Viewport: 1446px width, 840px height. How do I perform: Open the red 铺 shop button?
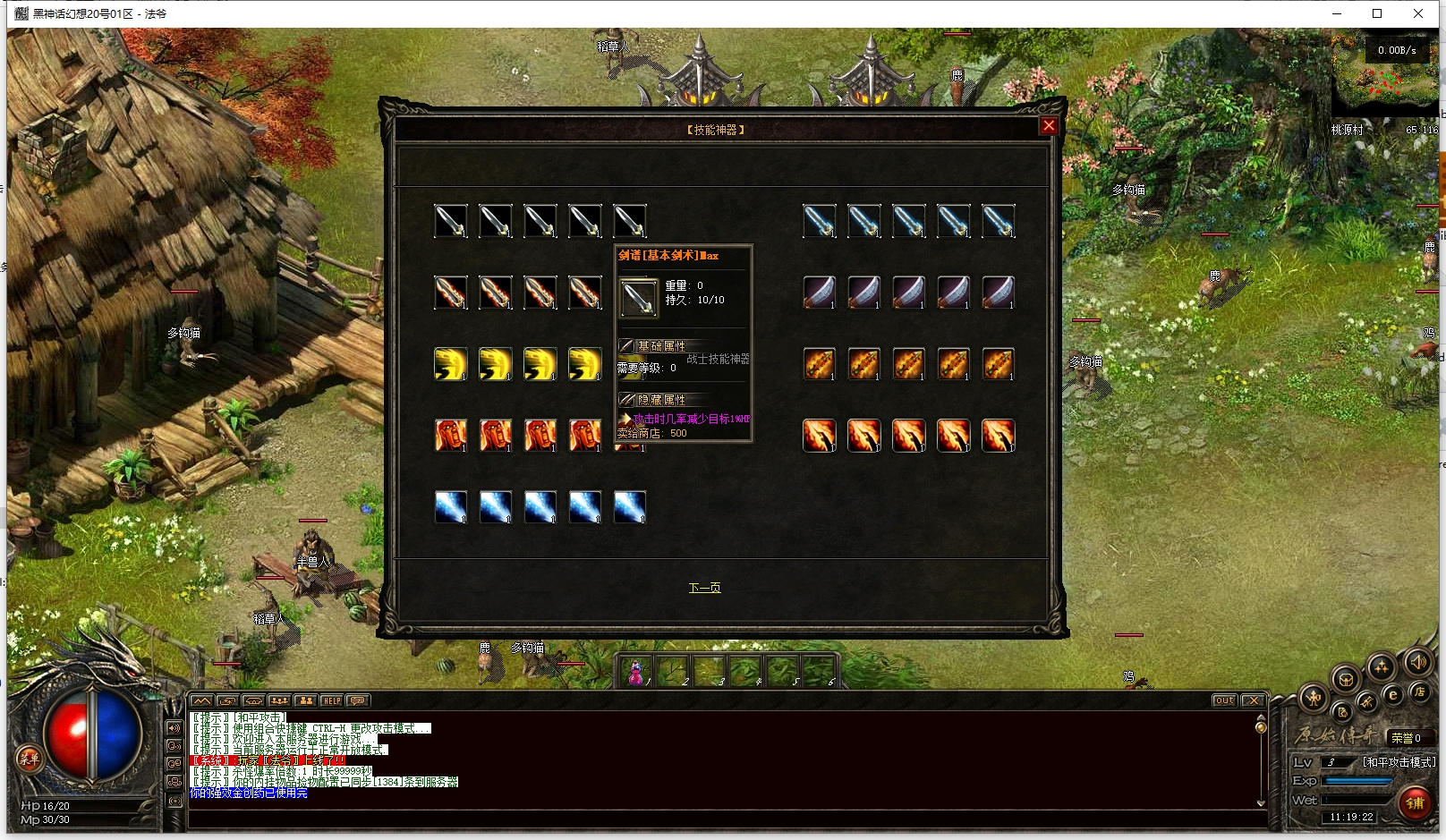(x=1415, y=802)
